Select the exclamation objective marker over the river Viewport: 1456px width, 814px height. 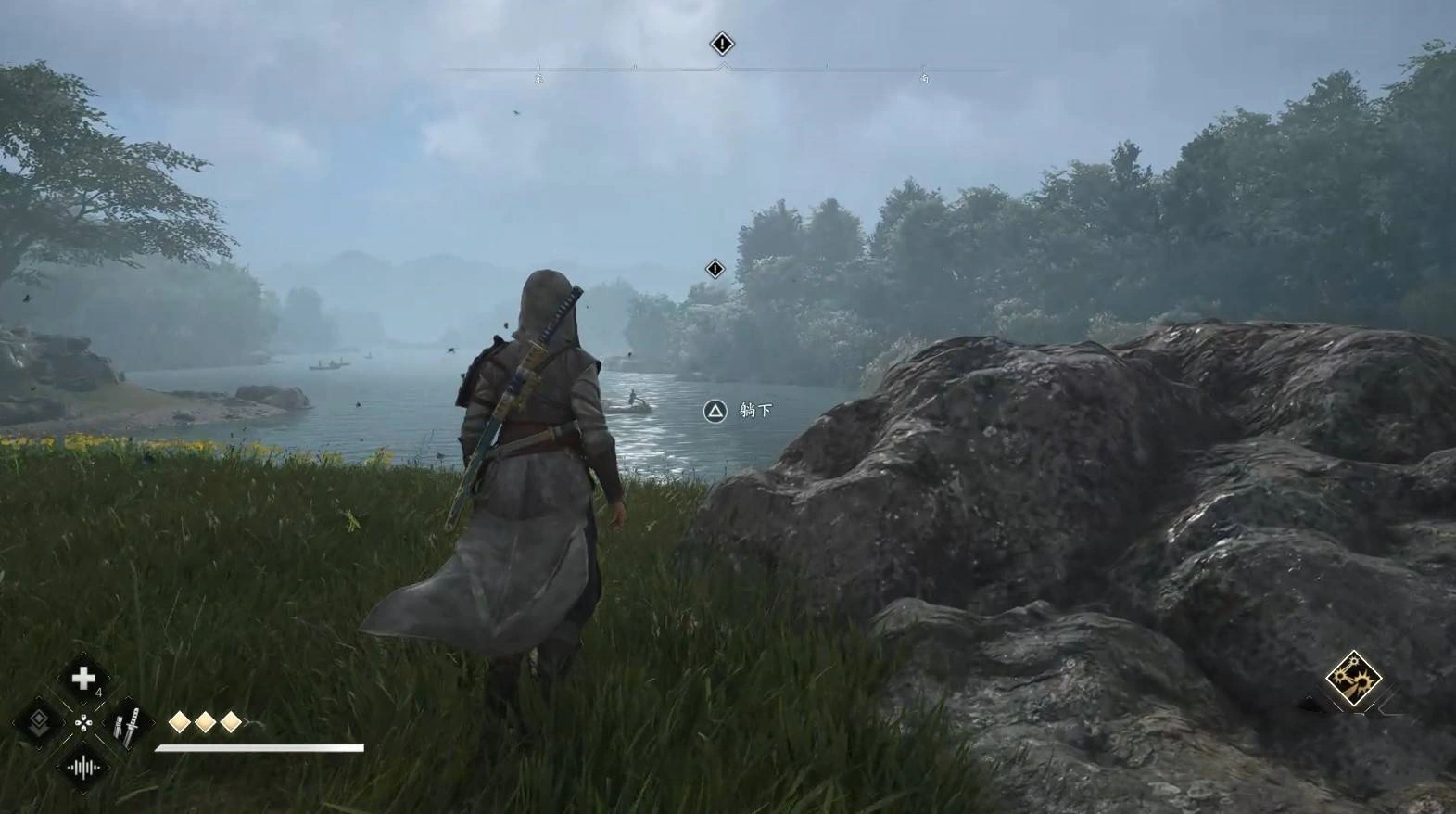click(715, 269)
